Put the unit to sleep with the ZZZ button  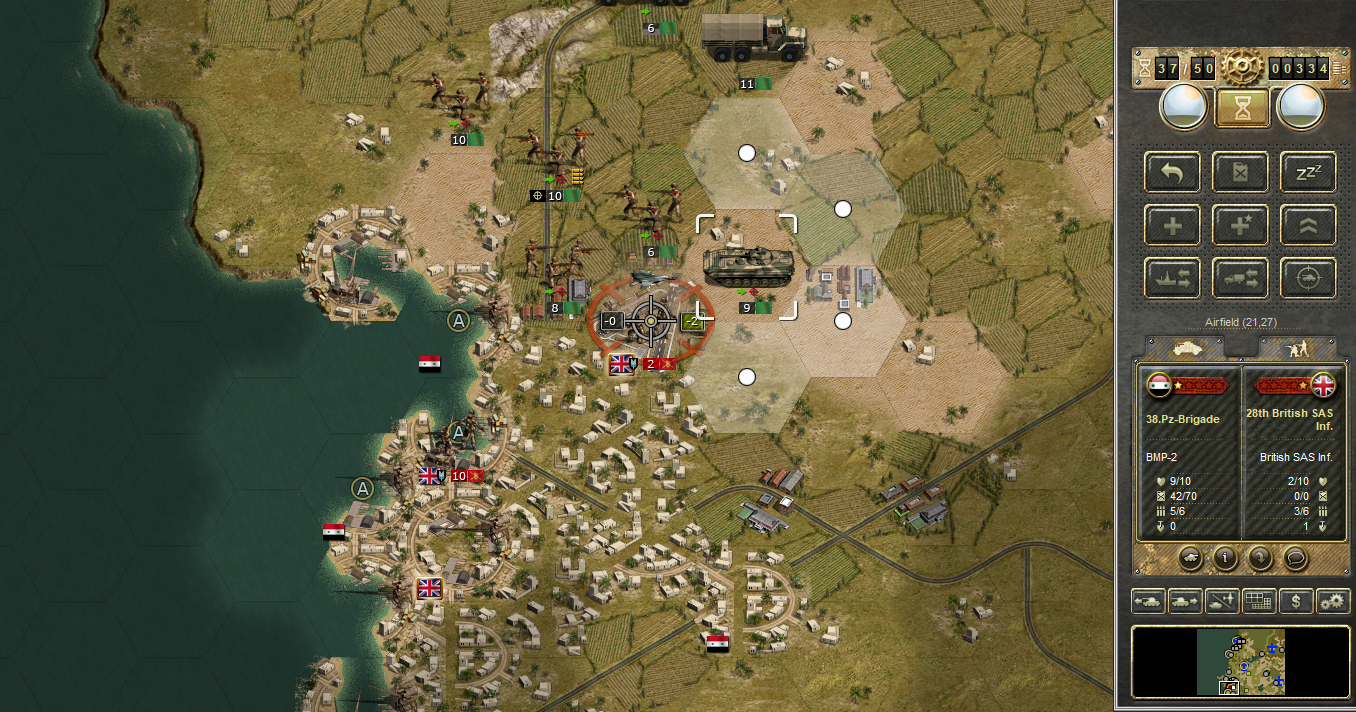point(1308,172)
